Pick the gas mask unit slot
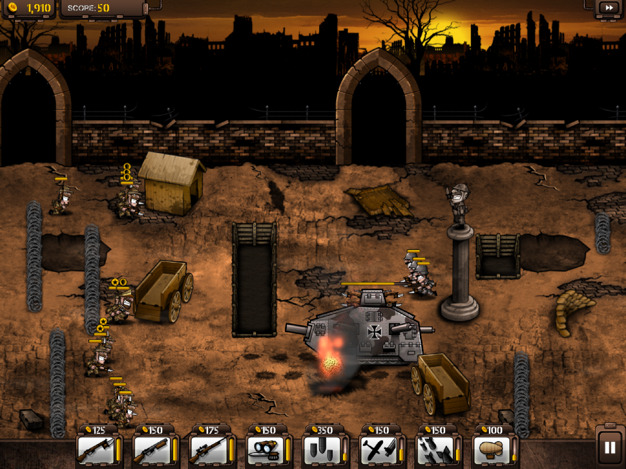Image resolution: width=626 pixels, height=469 pixels. point(265,448)
